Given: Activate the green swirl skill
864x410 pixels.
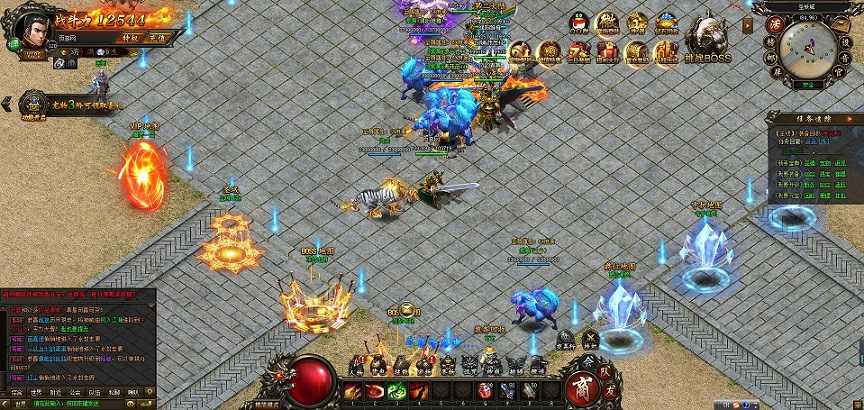Looking at the screenshot, I should pyautogui.click(x=397, y=389).
